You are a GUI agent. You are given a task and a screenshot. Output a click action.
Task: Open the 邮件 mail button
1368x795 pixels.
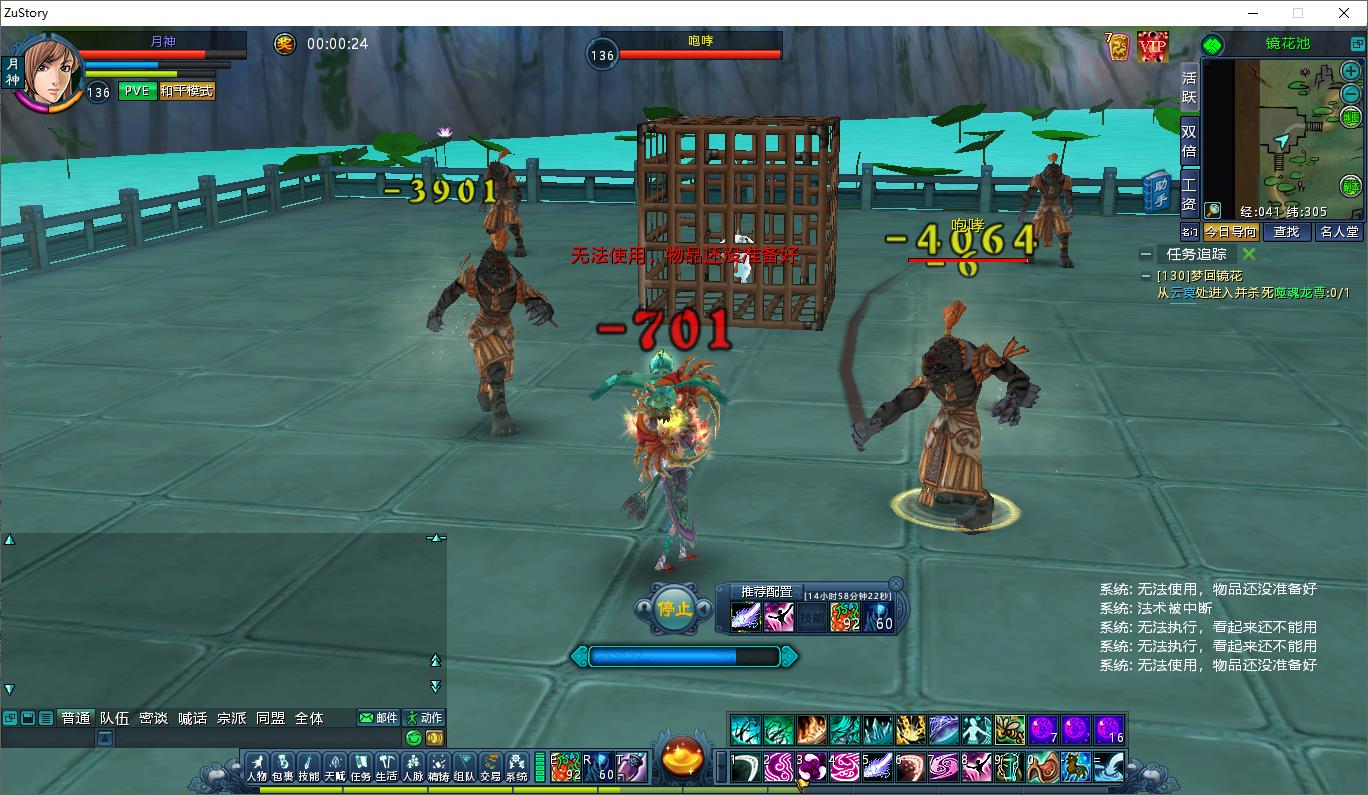click(x=378, y=718)
